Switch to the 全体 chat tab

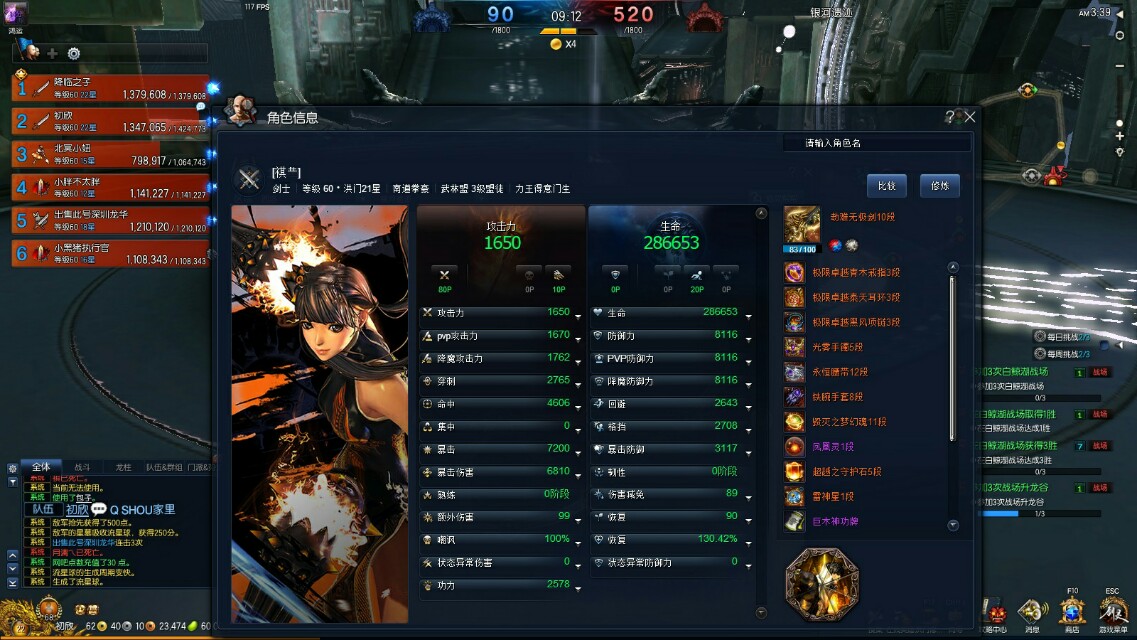tap(41, 467)
